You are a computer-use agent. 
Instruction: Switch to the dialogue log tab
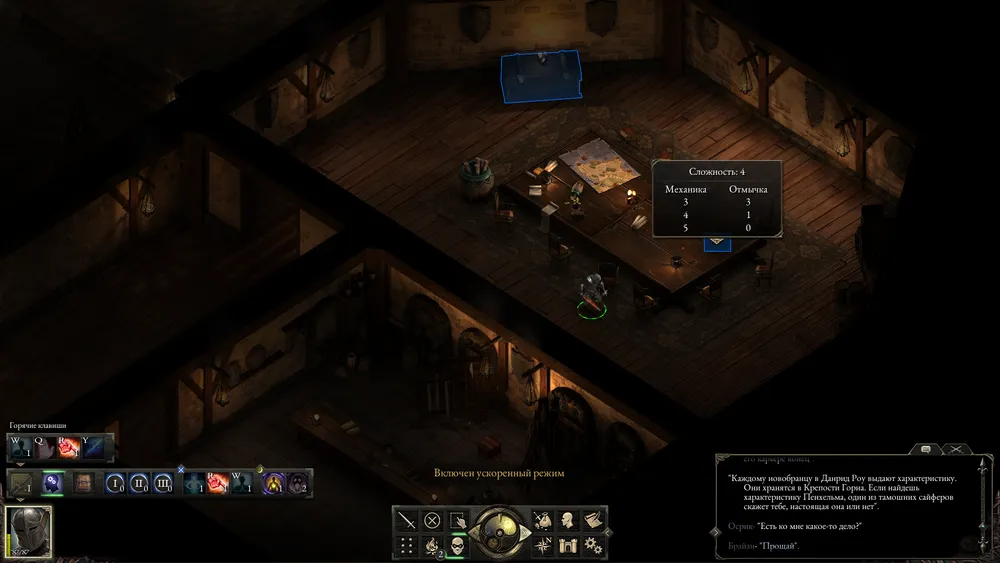click(x=926, y=450)
